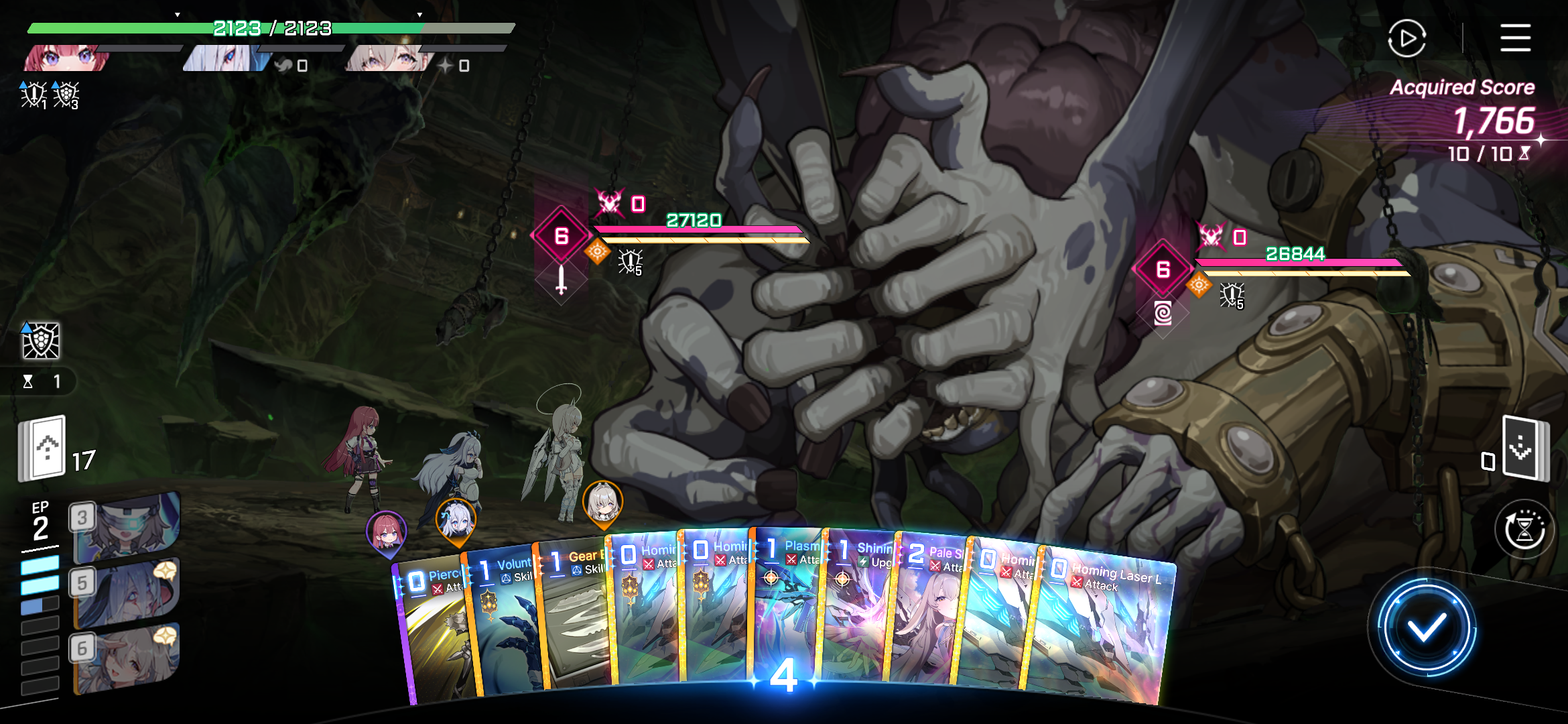Viewport: 1568px width, 724px height.
Task: Confirm end of turn with the checkmark button
Action: [x=1426, y=628]
